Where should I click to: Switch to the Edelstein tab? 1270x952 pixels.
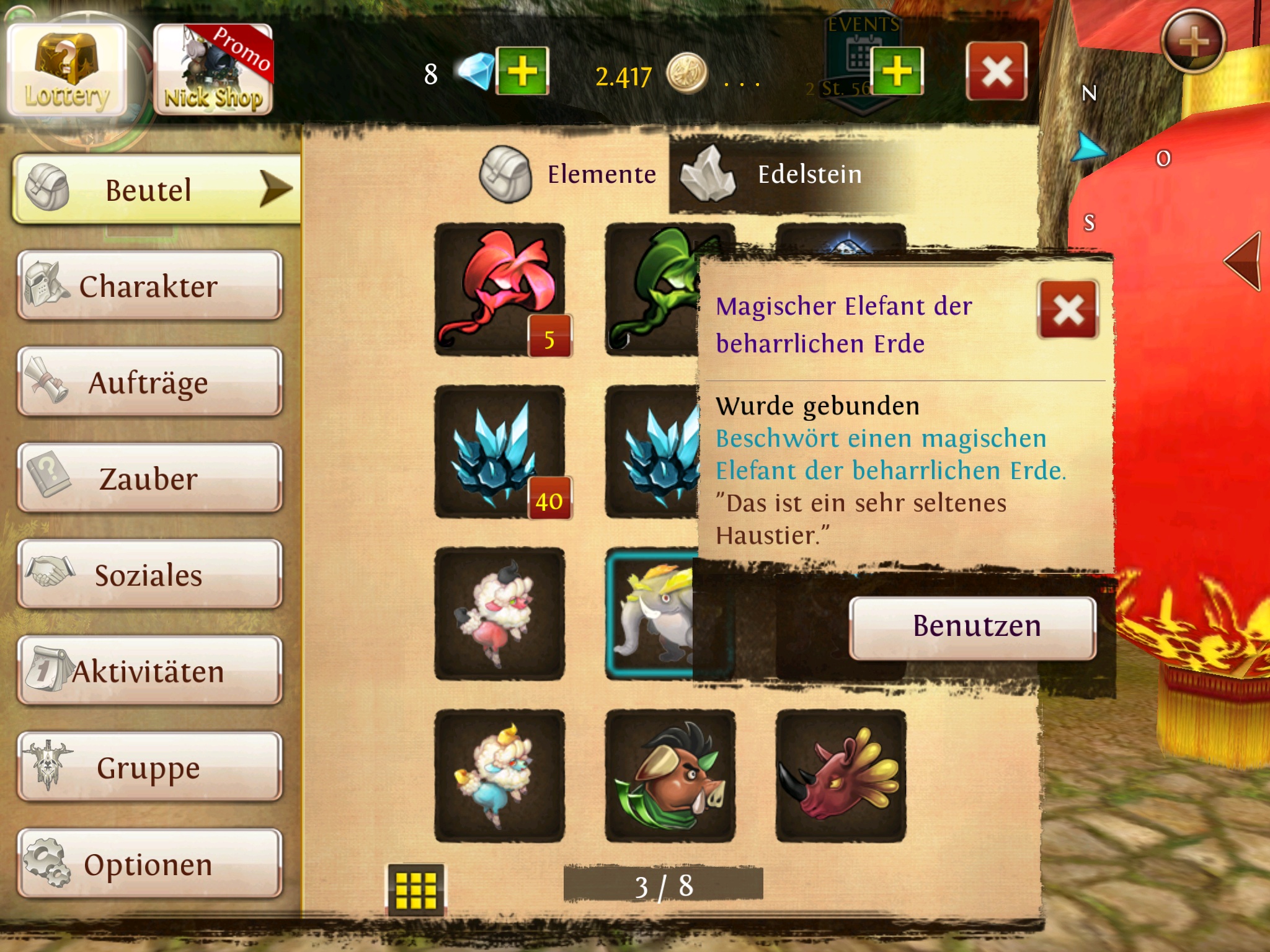point(775,175)
